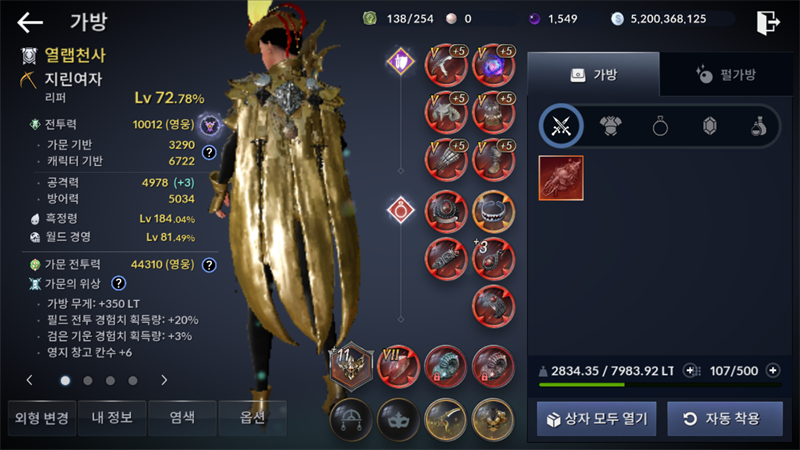
Task: Select the level 11 hexagon emblem slot
Action: pos(351,367)
